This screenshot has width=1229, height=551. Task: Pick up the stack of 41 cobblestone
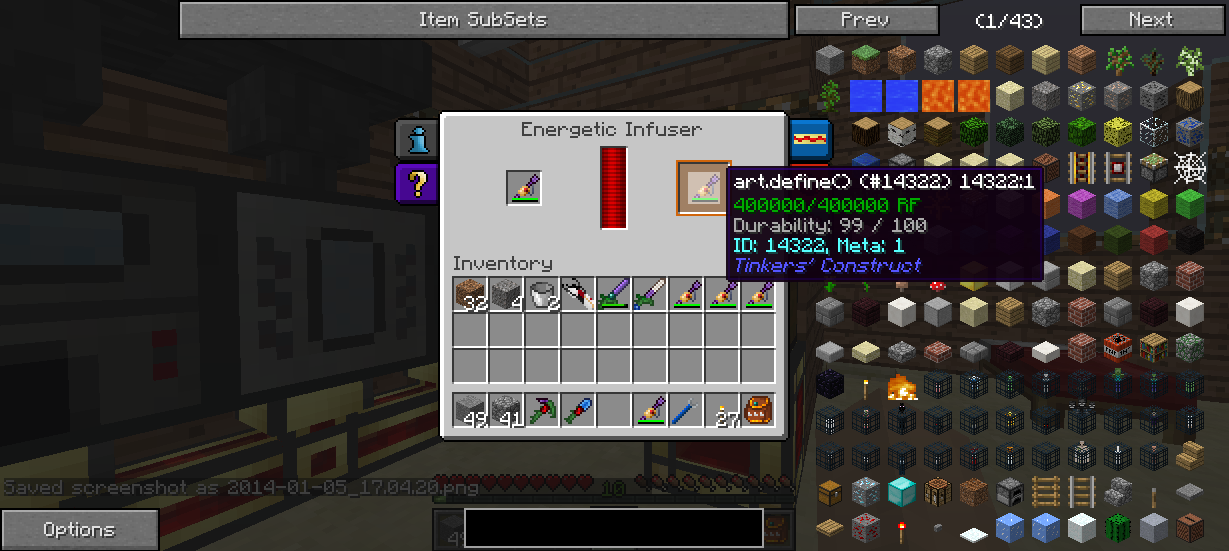coord(507,410)
